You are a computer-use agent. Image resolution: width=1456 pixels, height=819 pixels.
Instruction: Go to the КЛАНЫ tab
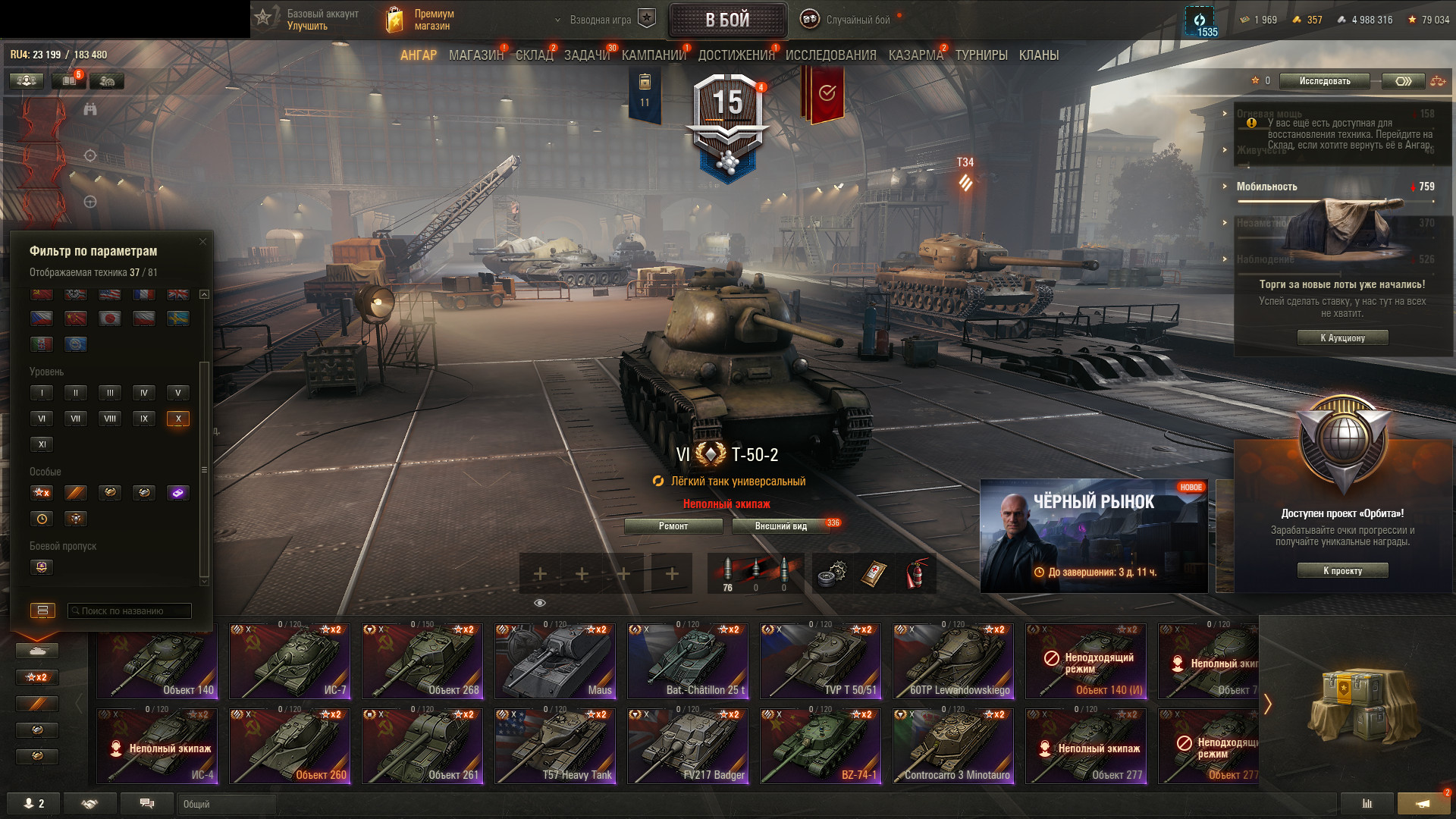pyautogui.click(x=1038, y=55)
